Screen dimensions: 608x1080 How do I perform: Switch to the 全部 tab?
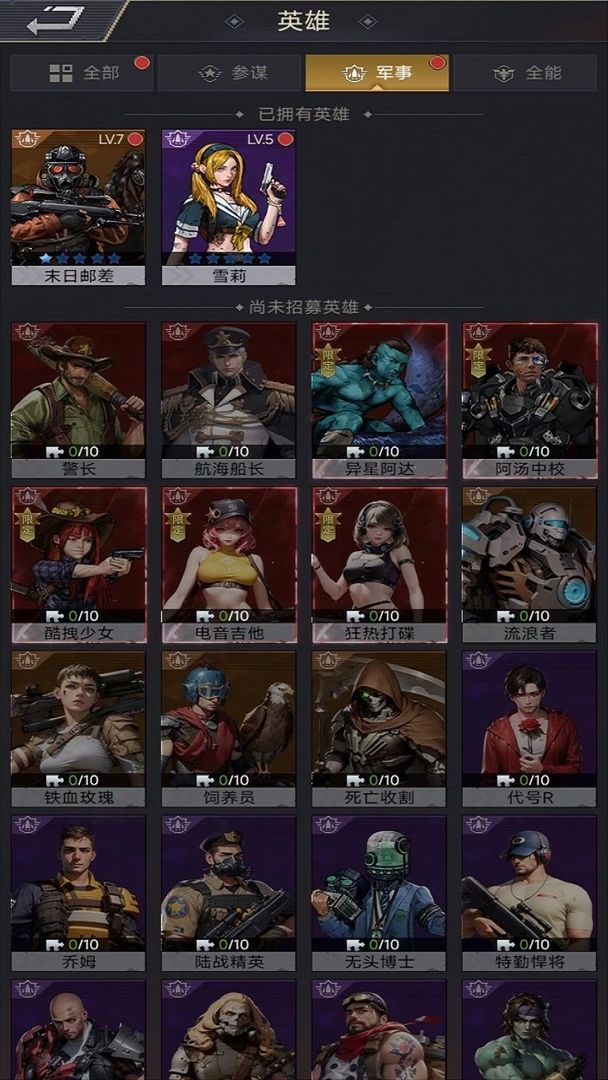pos(82,73)
